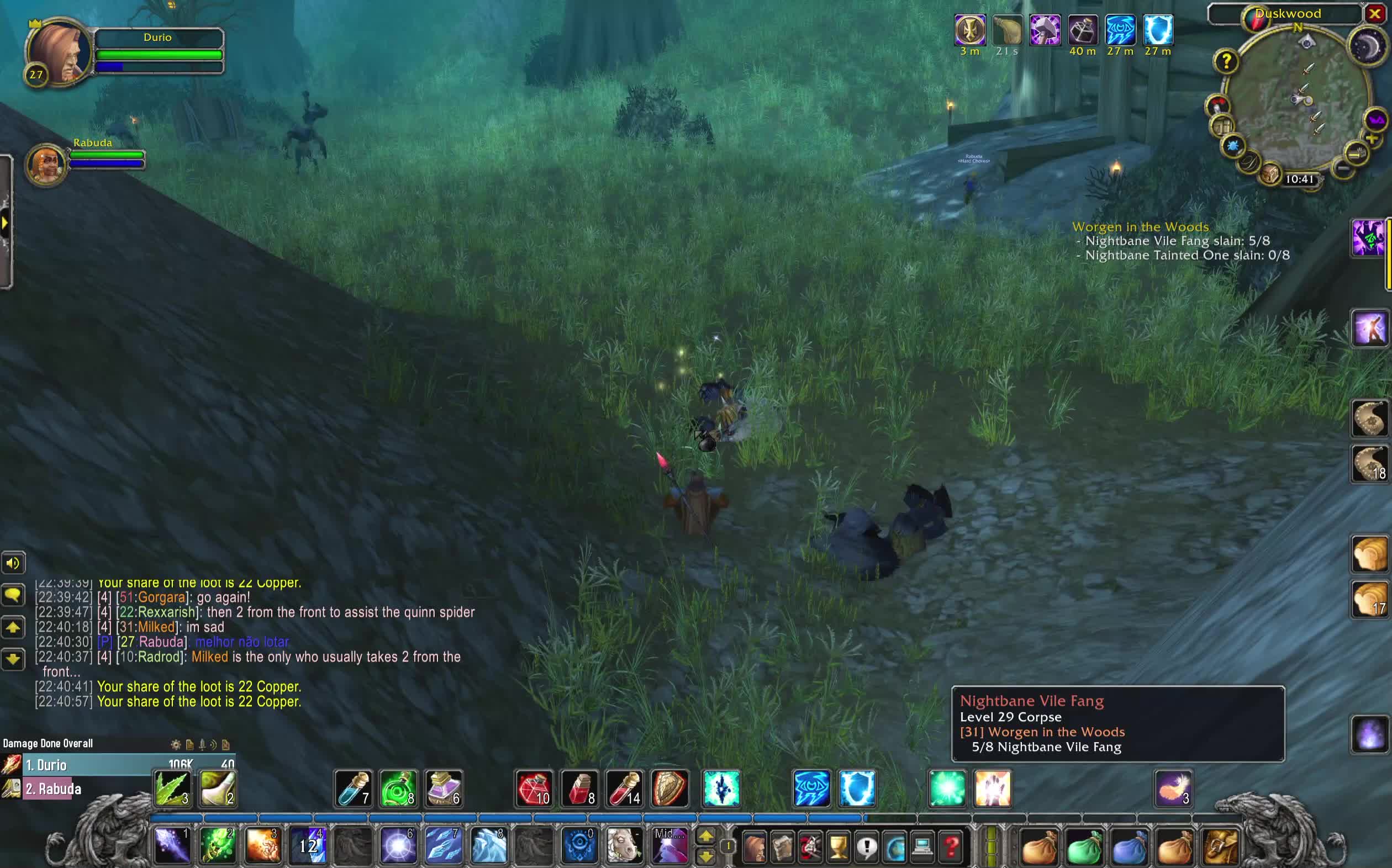
Task: Cast the blue eye Arcane Intellect spell
Action: tap(811, 788)
